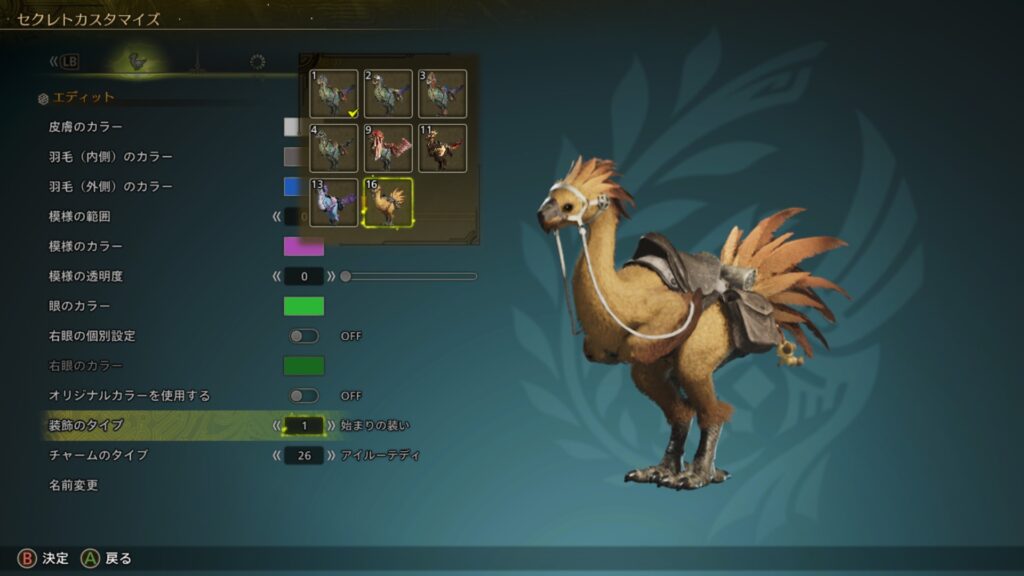Screen dimensions: 1024x576
Task: Switch to the Seikret bird tab
Action: 138,62
